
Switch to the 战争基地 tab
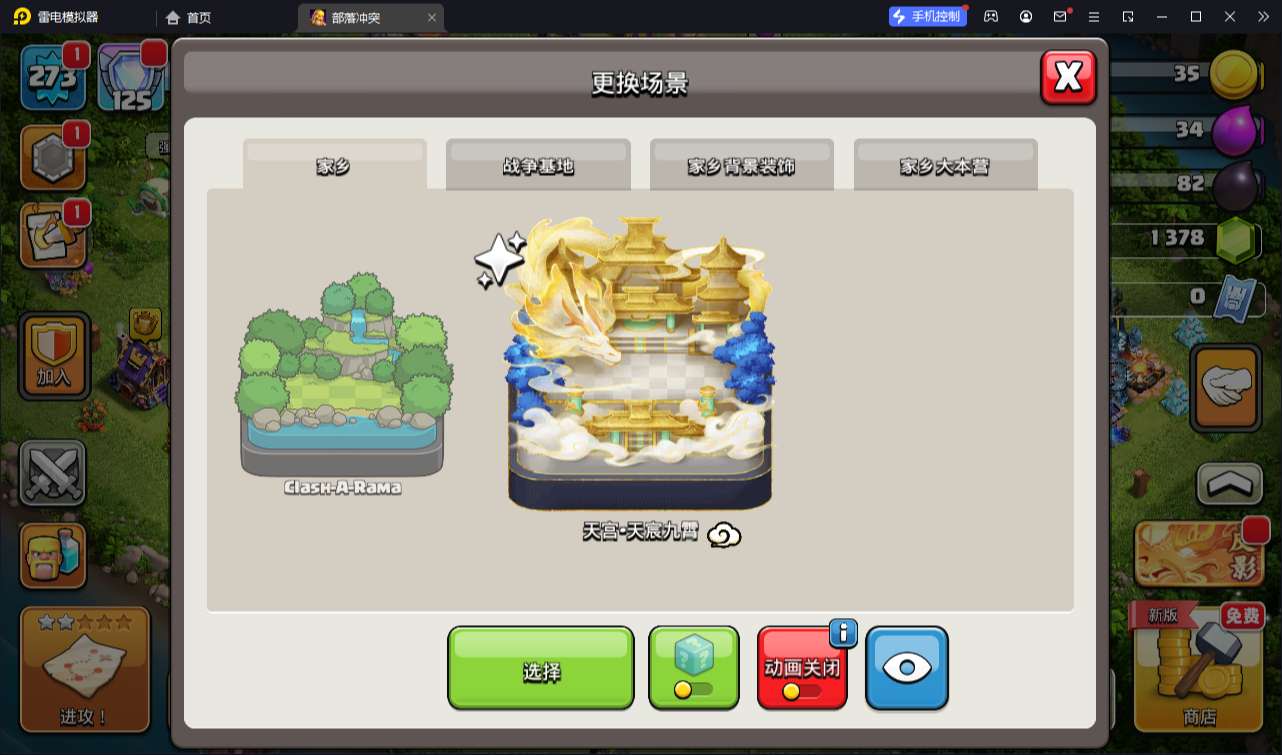[x=538, y=165]
